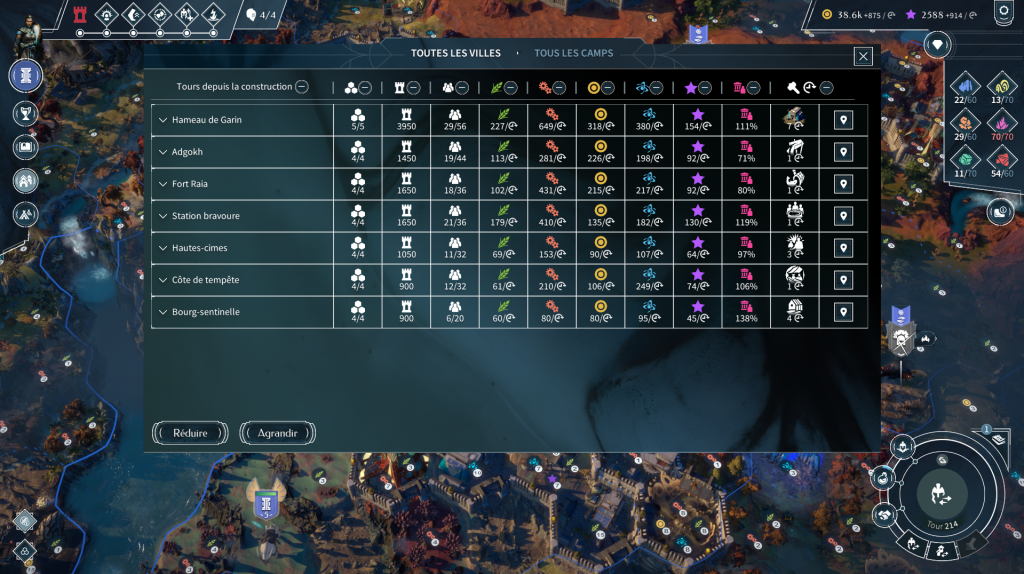Expand the Fort Raia row

point(163,184)
